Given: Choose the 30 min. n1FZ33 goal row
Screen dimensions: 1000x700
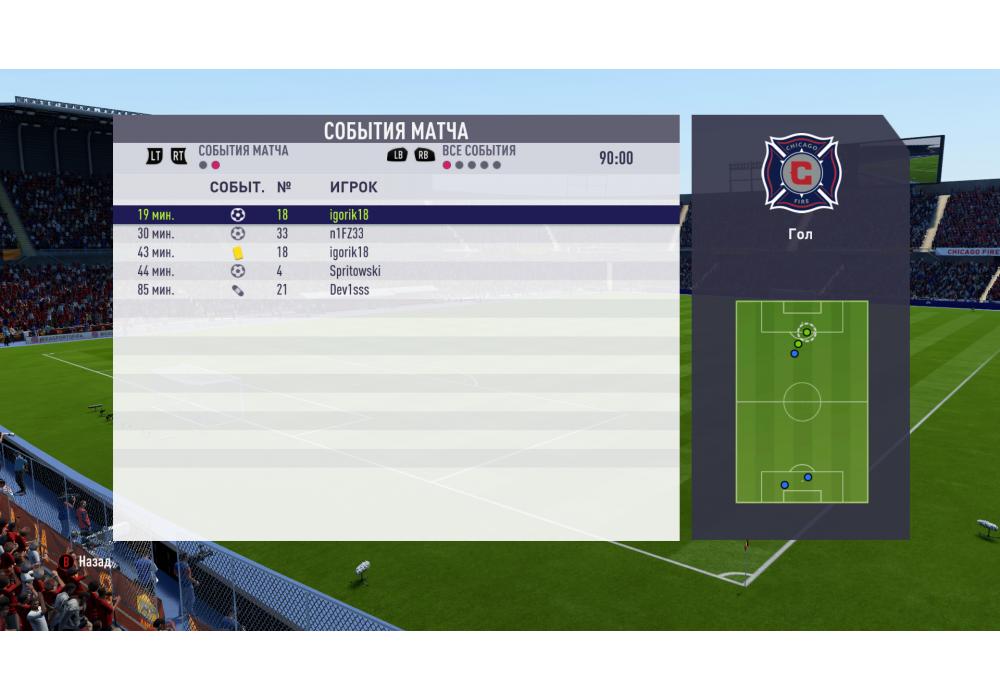Looking at the screenshot, I should click(395, 233).
